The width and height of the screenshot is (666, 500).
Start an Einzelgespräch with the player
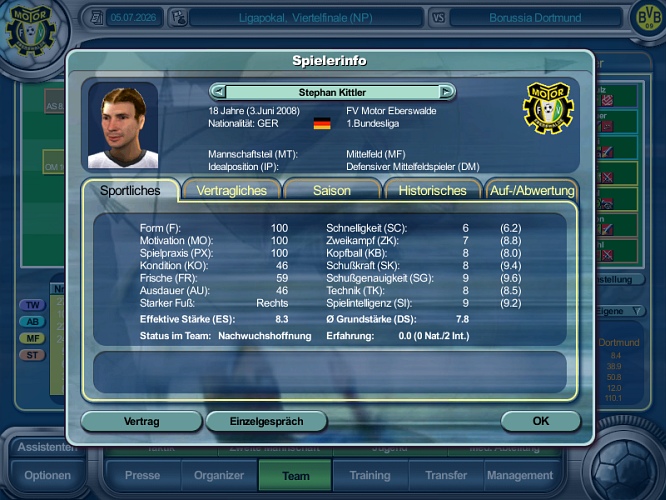(266, 422)
